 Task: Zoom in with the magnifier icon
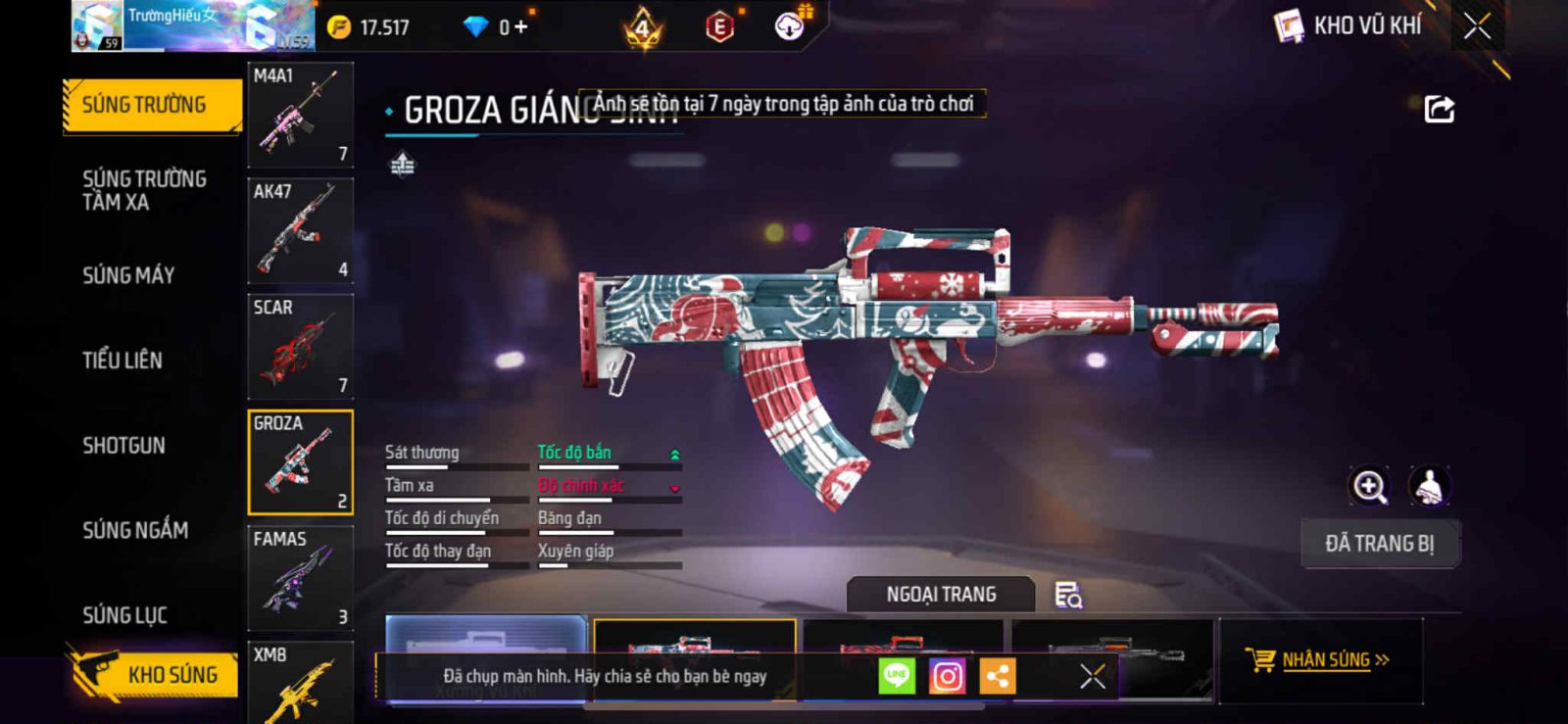(1369, 486)
